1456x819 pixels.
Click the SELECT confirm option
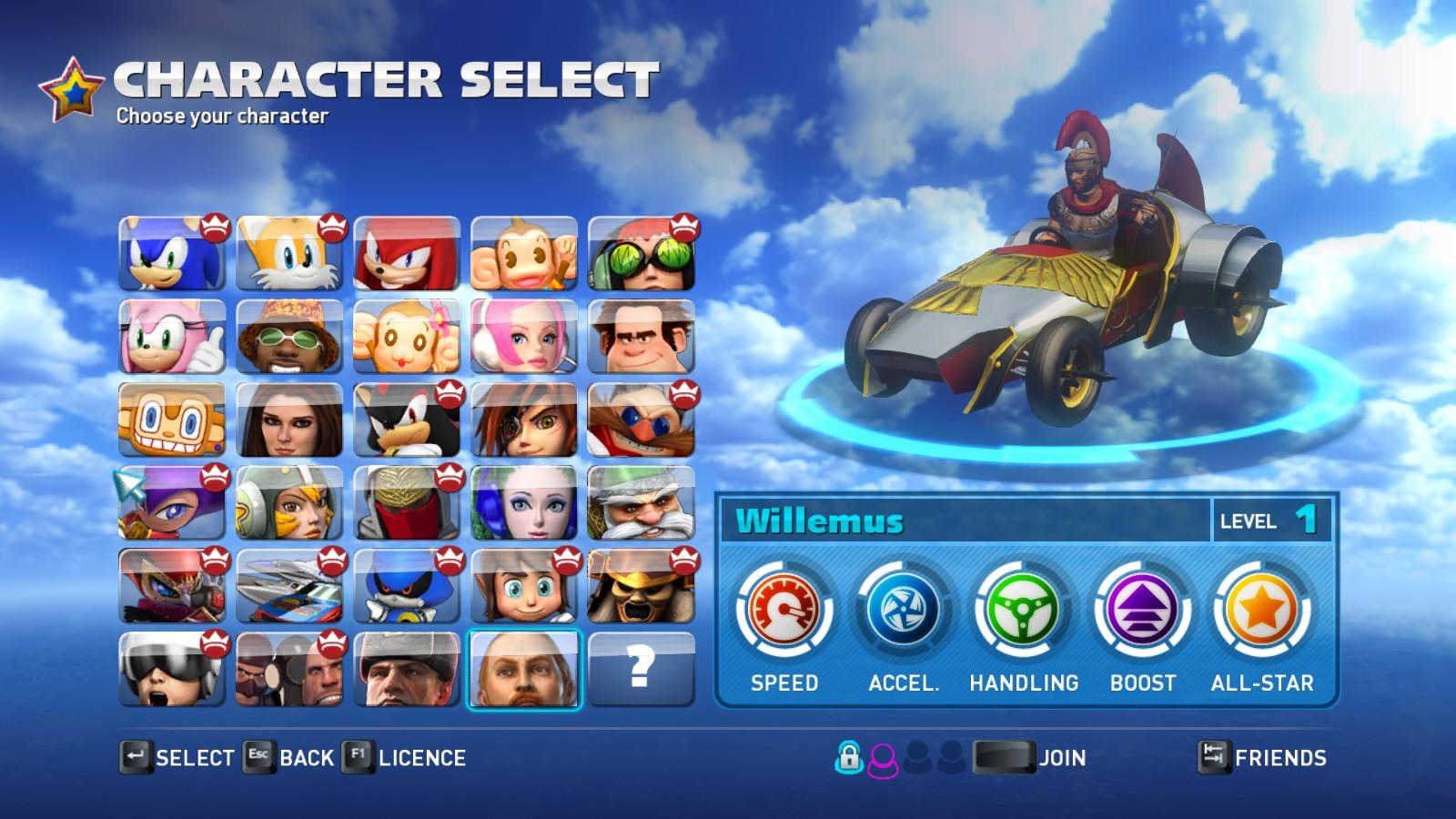click(x=178, y=757)
